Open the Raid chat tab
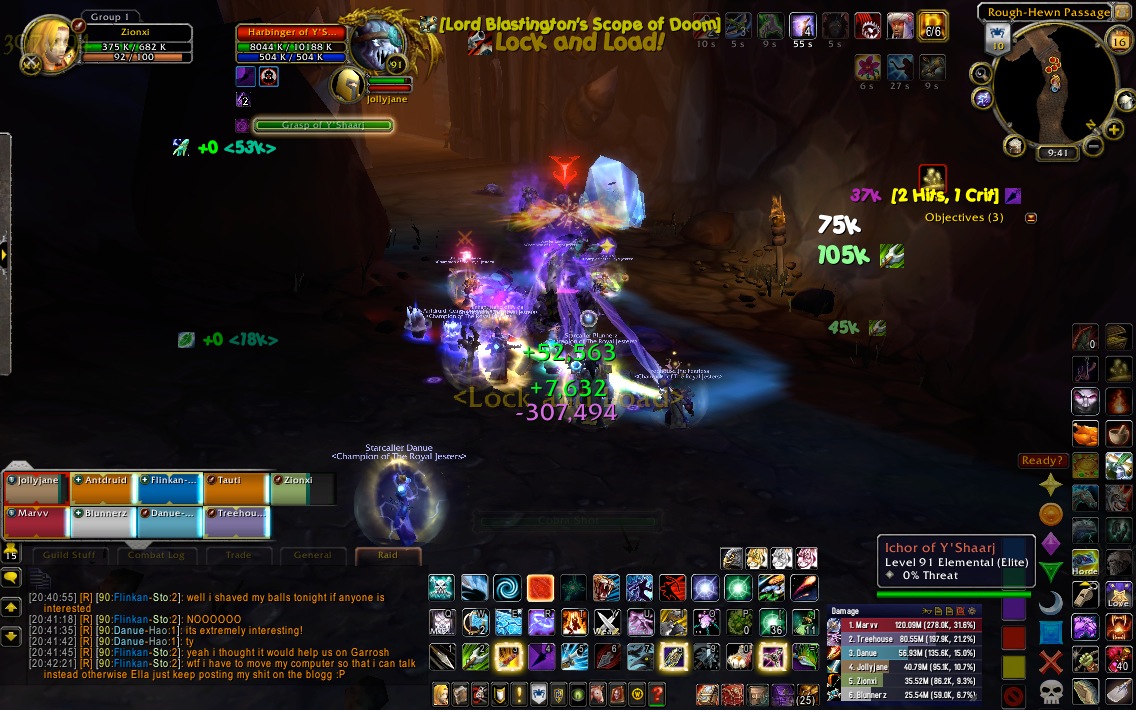Viewport: 1136px width, 710px height. pyautogui.click(x=388, y=555)
